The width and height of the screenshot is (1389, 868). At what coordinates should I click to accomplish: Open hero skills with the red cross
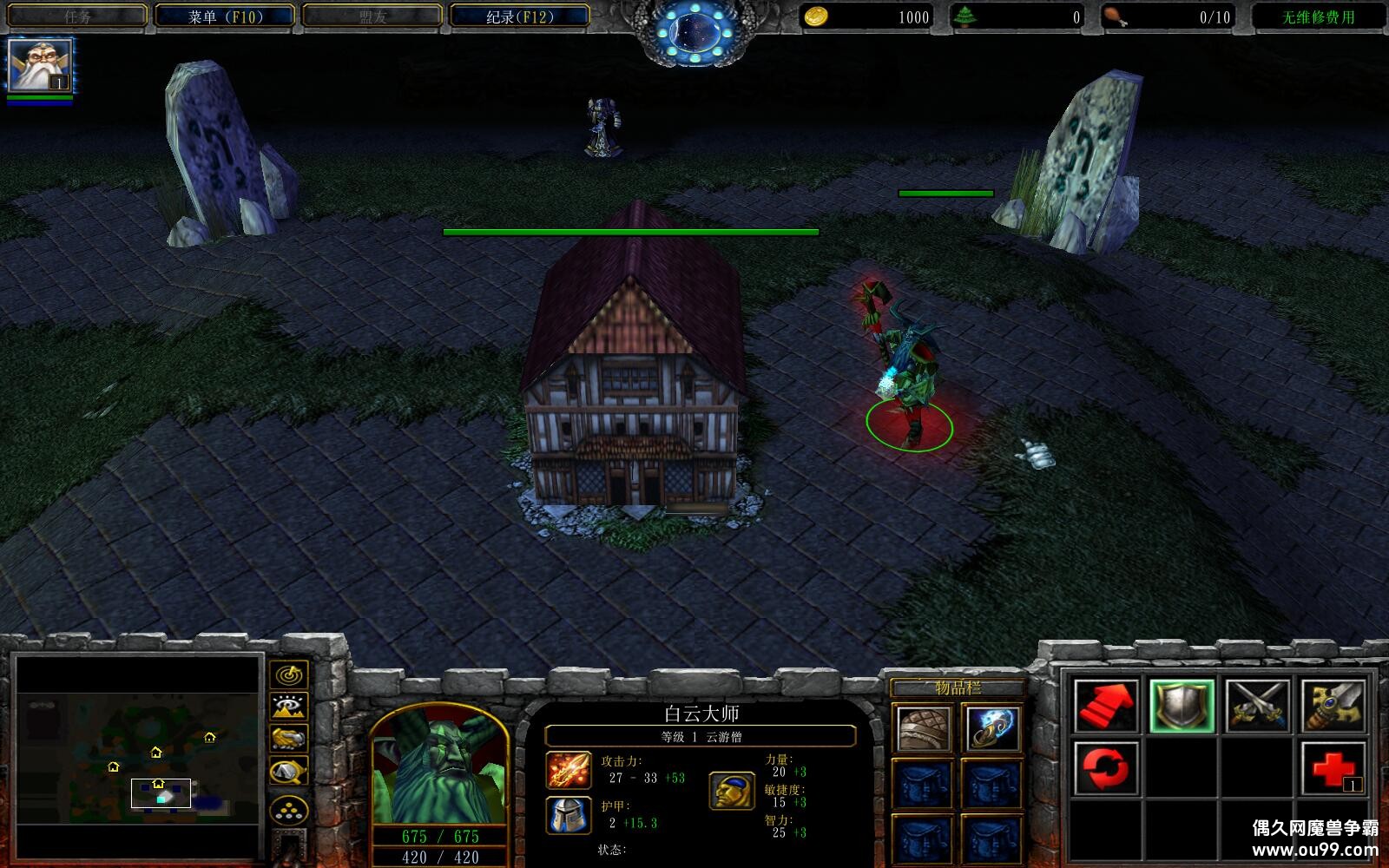[x=1333, y=768]
